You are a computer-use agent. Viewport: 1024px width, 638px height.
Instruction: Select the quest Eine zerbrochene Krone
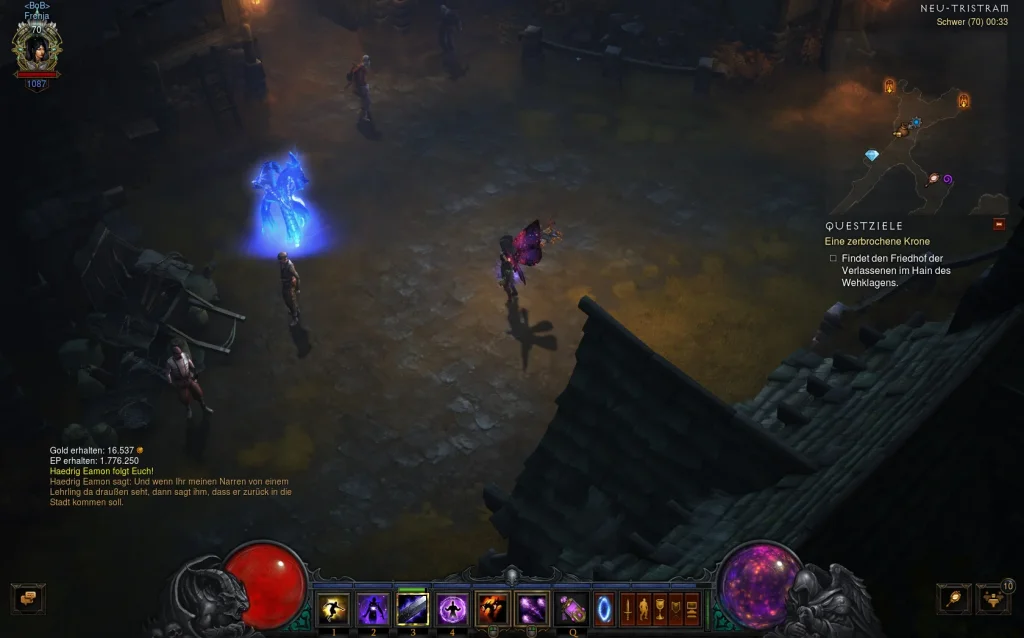[x=877, y=242]
